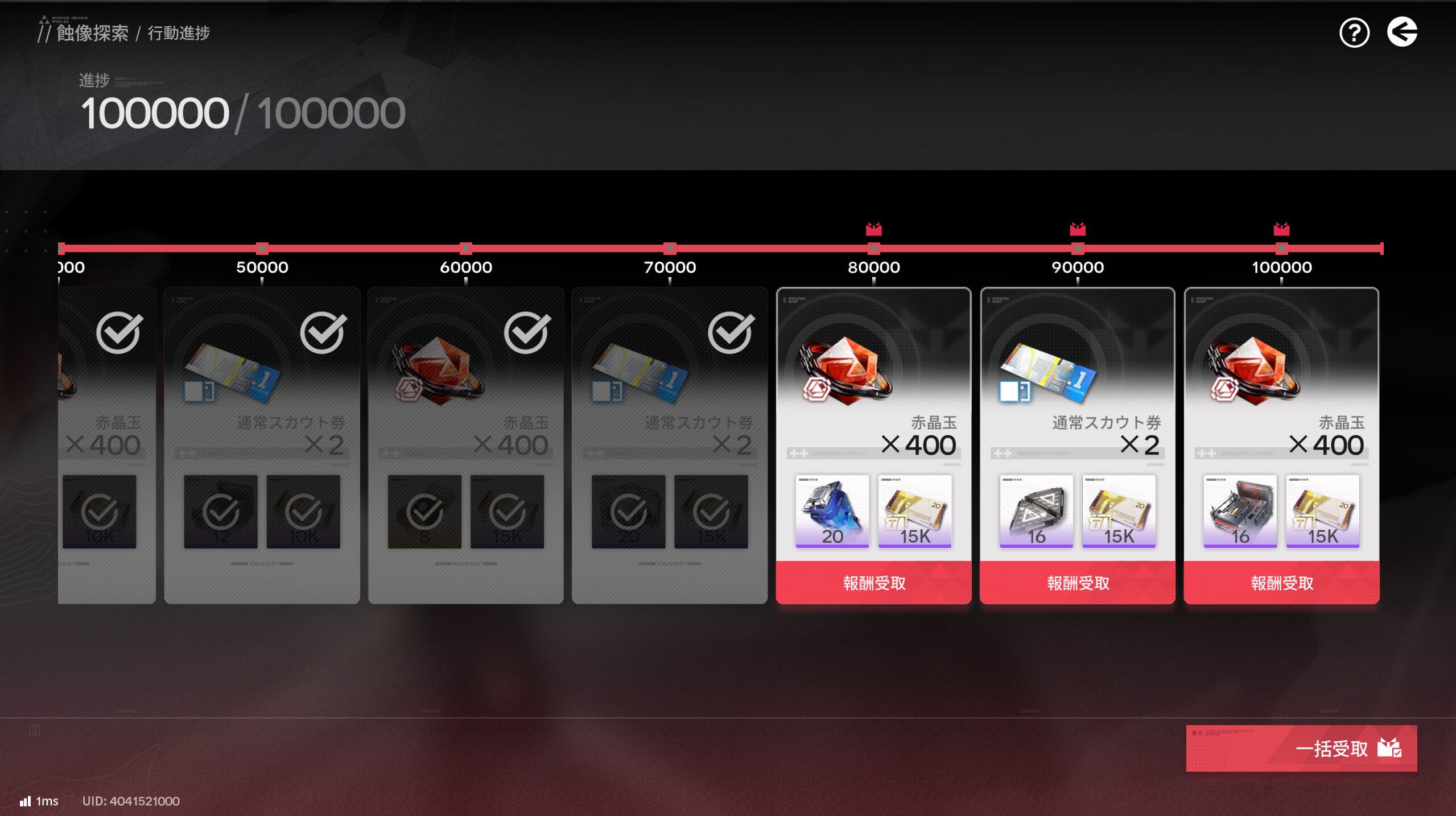Screen dimensions: 1456x816
Task: View the 赤晶玉 gem in 100000 card
Action: (x=1253, y=370)
